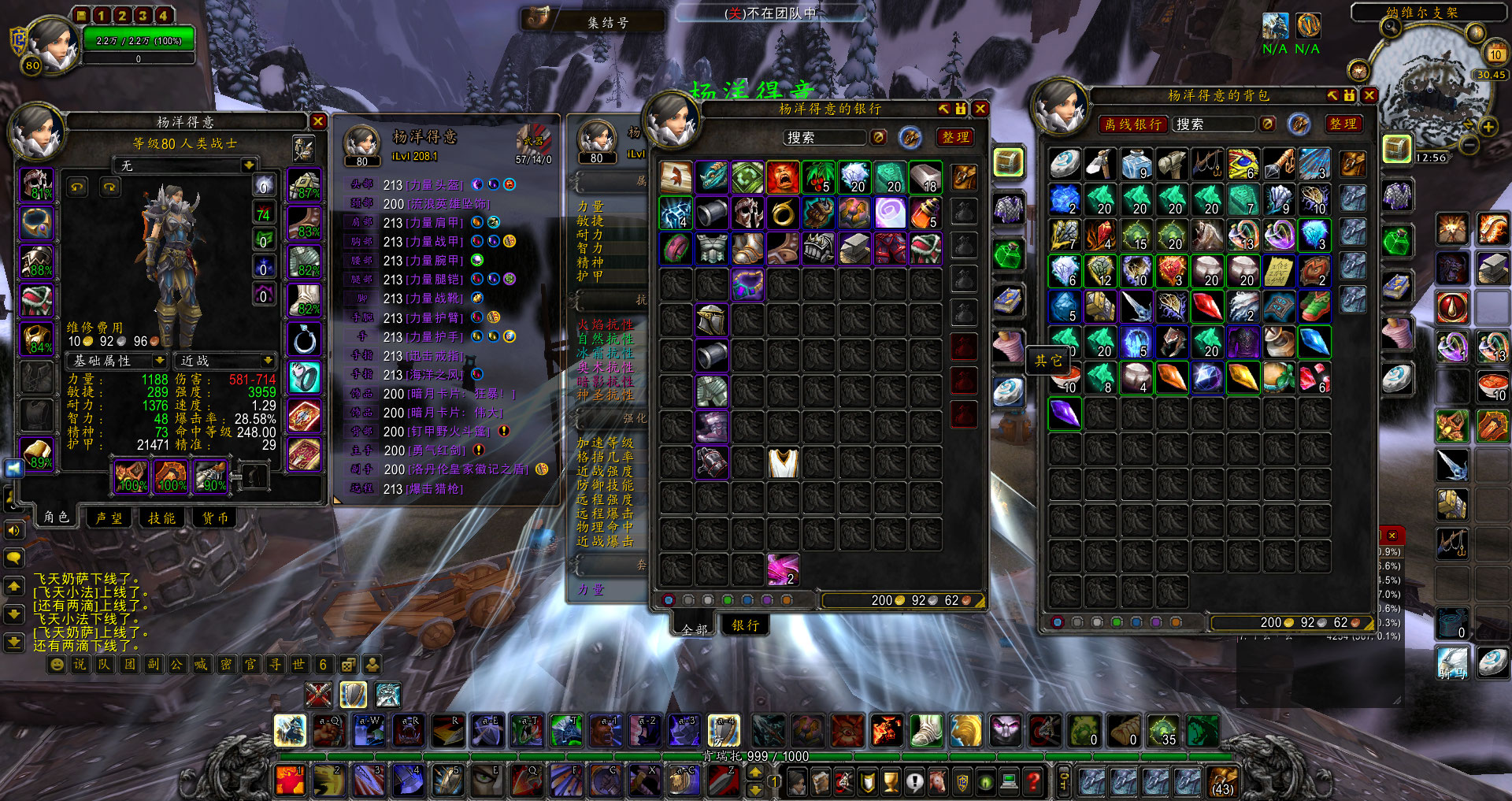Zoom in the minimap with plus button
Viewport: 1512px width, 801px height.
click(x=1488, y=127)
